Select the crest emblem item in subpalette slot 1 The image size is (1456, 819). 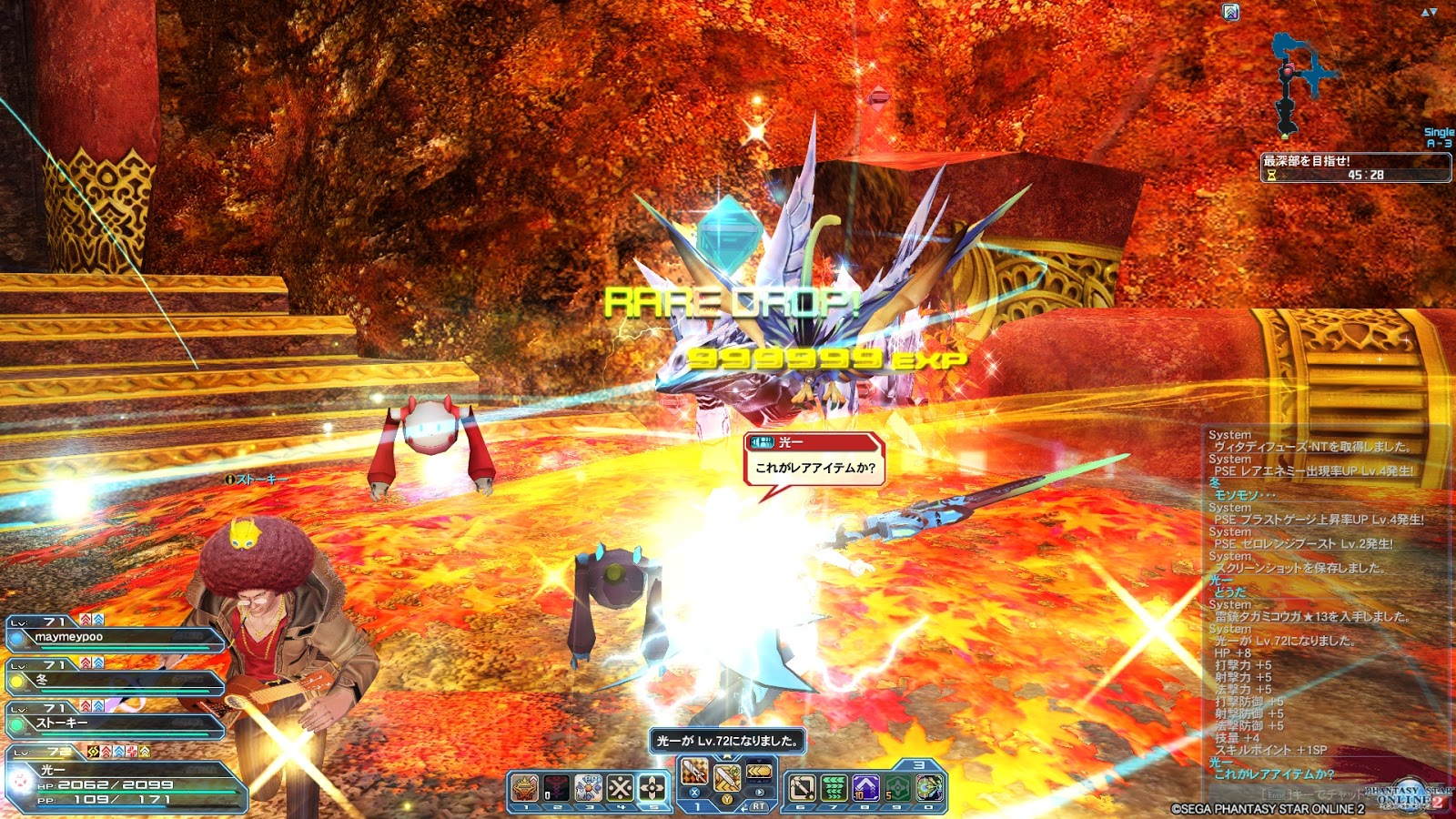click(x=525, y=787)
